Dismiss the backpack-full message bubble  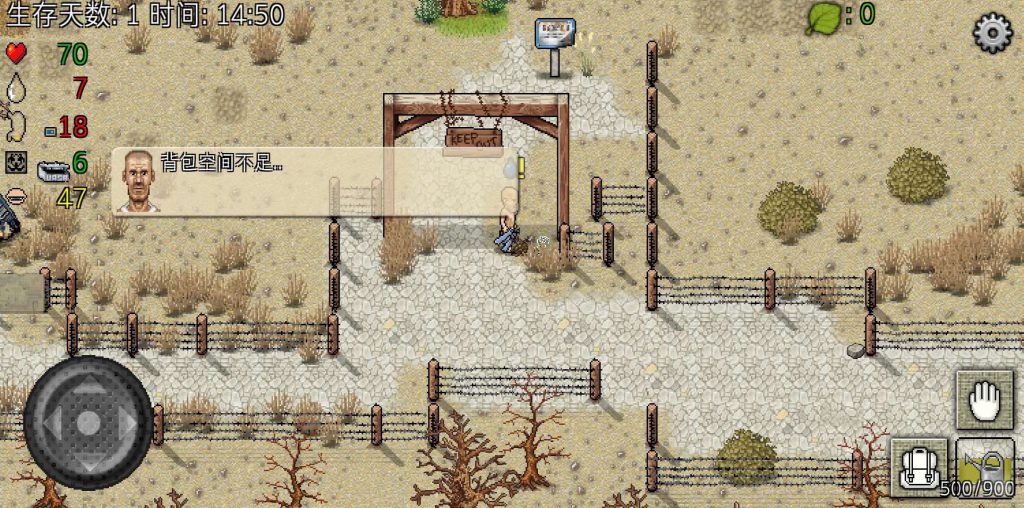coord(316,182)
